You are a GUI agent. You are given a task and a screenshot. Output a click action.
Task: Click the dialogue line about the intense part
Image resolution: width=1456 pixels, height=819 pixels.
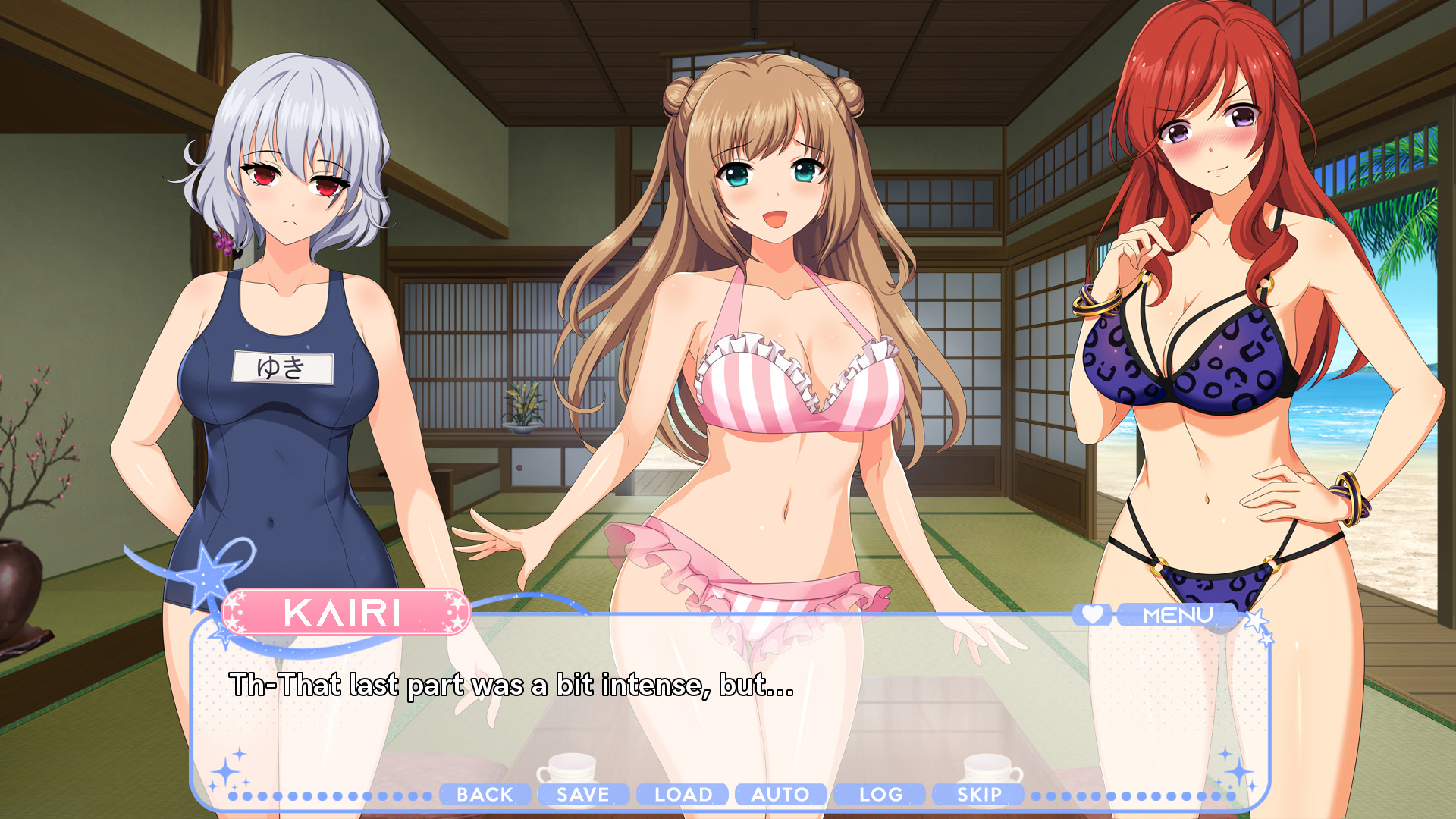tap(510, 689)
